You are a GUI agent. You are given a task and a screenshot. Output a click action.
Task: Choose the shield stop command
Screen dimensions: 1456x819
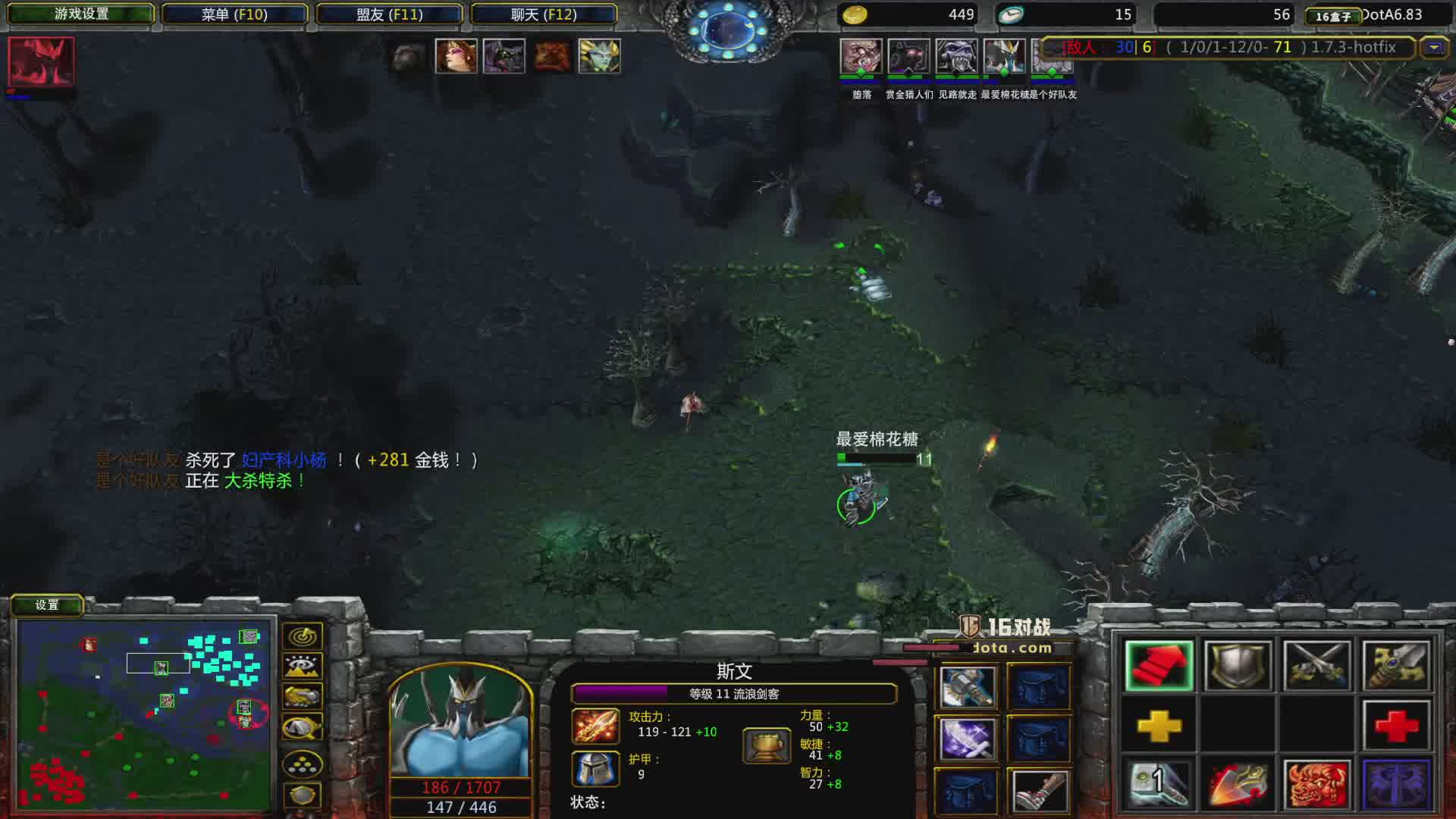point(1238,666)
